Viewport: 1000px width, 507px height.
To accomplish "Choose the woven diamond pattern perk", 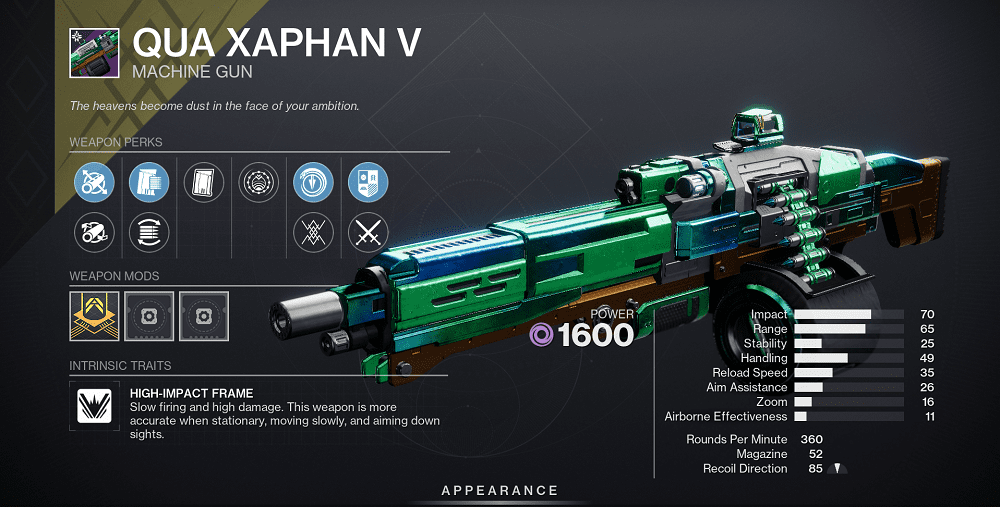I will pos(313,234).
